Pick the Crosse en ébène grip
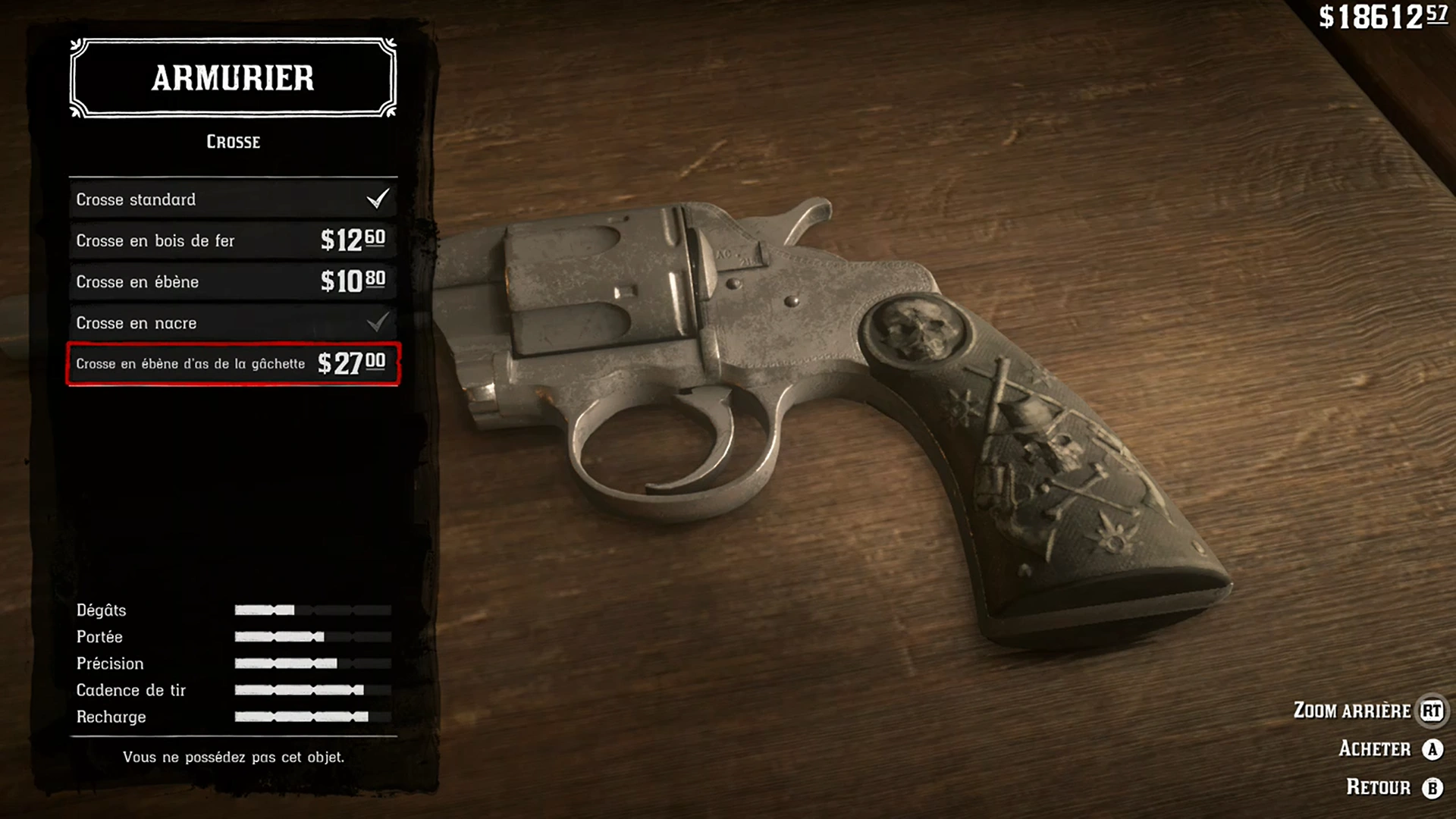The width and height of the screenshot is (1456, 819). [233, 281]
